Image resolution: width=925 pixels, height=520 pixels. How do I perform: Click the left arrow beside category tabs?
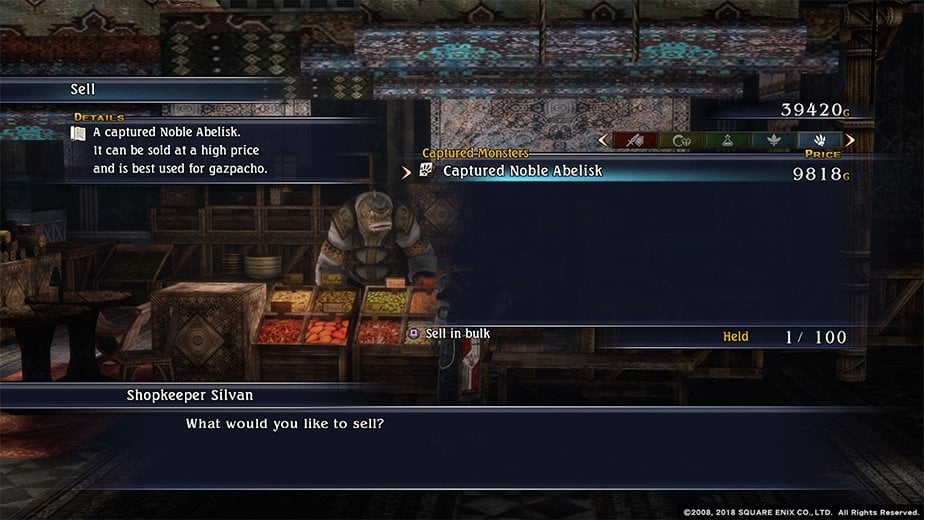click(x=602, y=141)
